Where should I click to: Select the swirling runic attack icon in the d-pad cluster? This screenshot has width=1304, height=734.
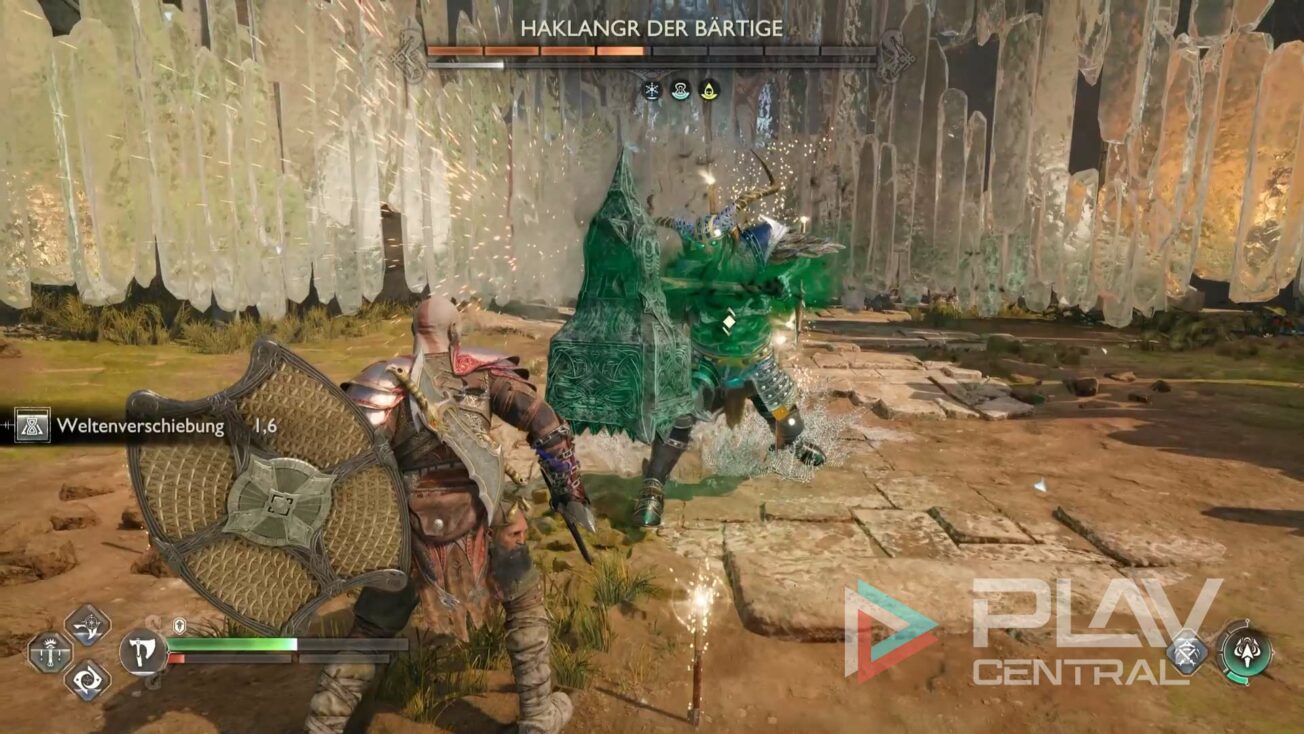coord(88,678)
